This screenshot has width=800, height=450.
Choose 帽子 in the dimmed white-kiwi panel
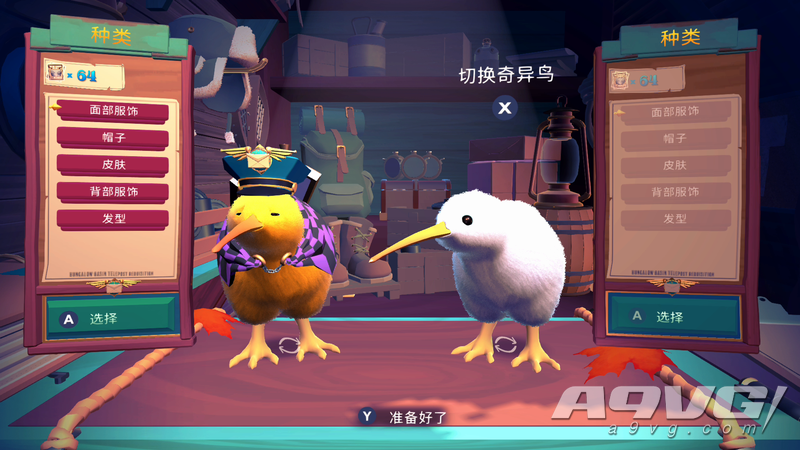click(675, 139)
